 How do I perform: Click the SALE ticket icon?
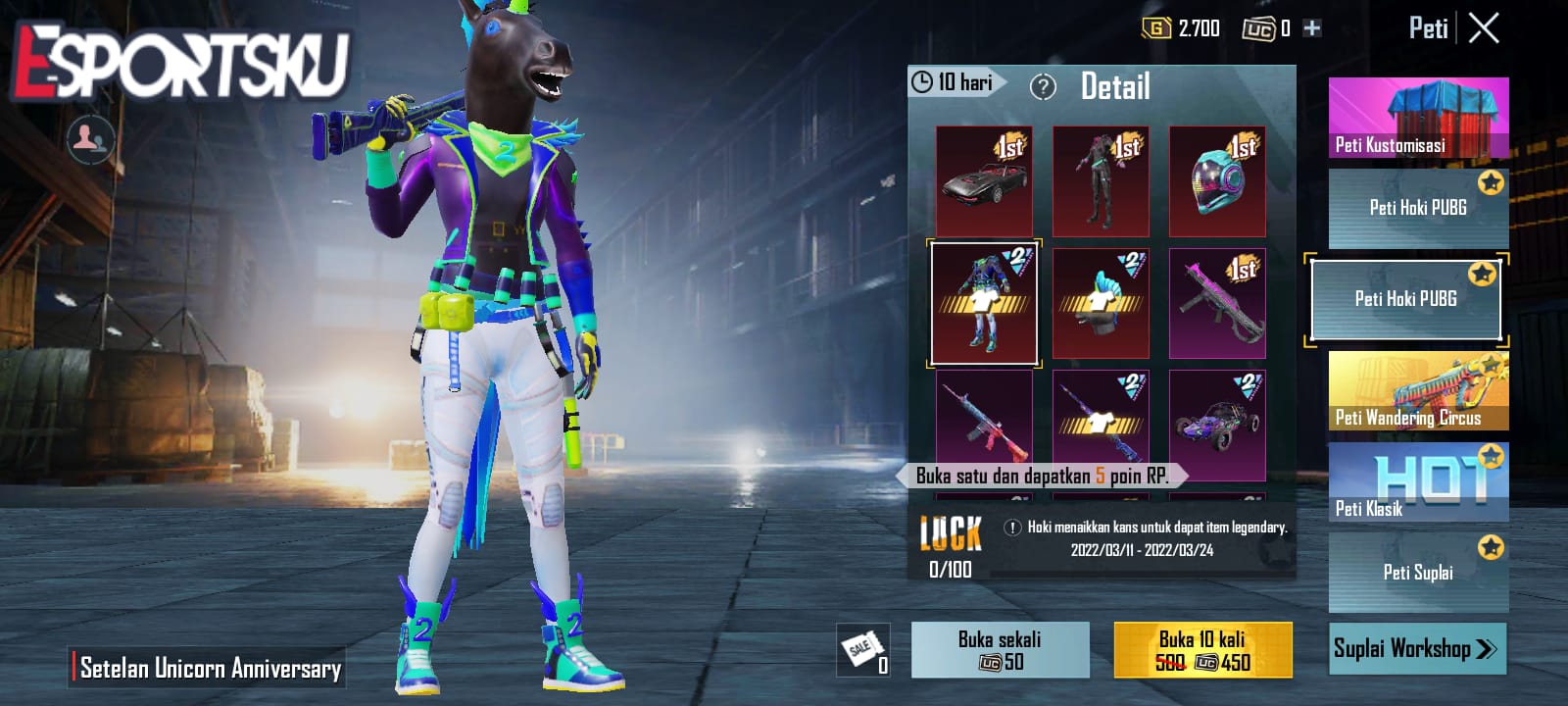point(862,649)
